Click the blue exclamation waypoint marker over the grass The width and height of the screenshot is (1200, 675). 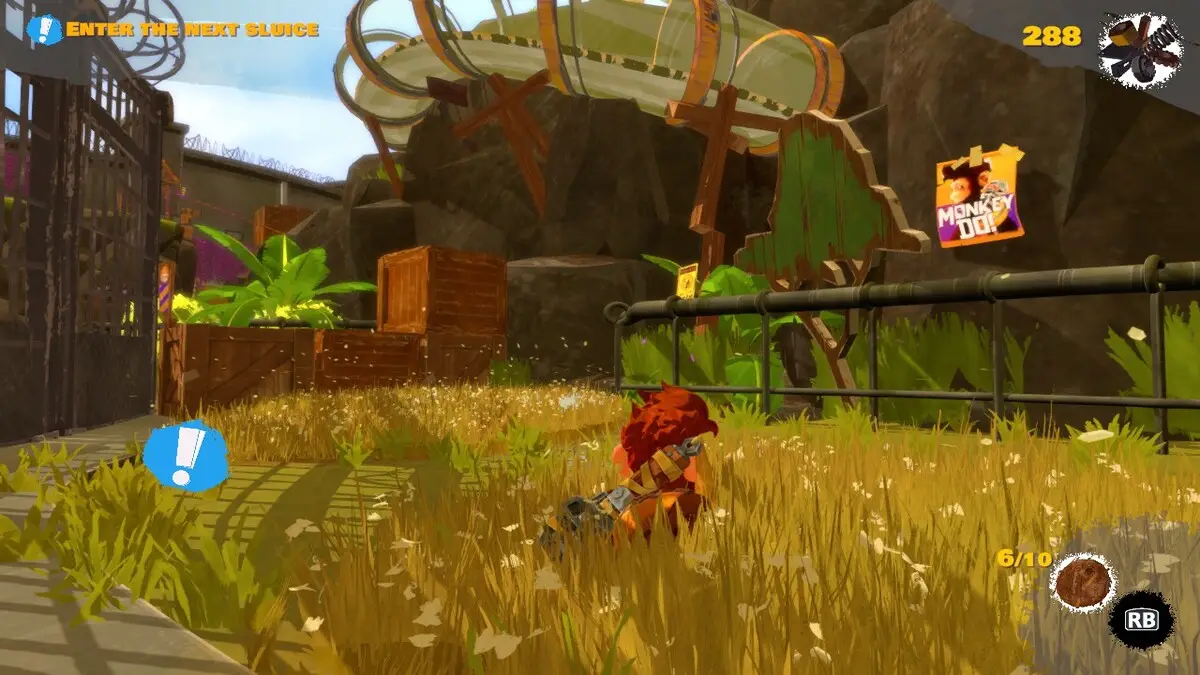click(x=185, y=455)
